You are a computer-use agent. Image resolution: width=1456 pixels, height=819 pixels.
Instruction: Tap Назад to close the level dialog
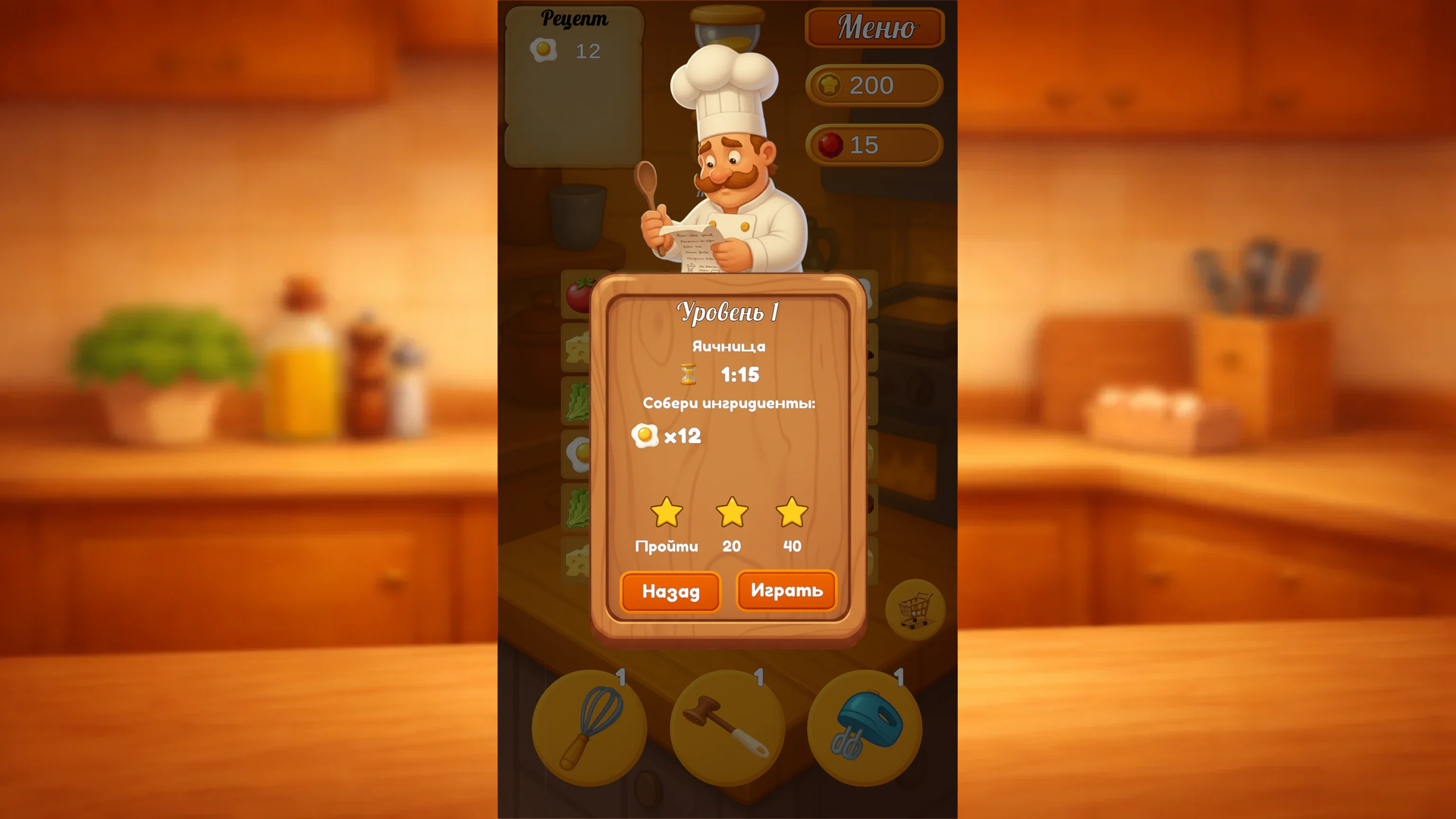670,591
